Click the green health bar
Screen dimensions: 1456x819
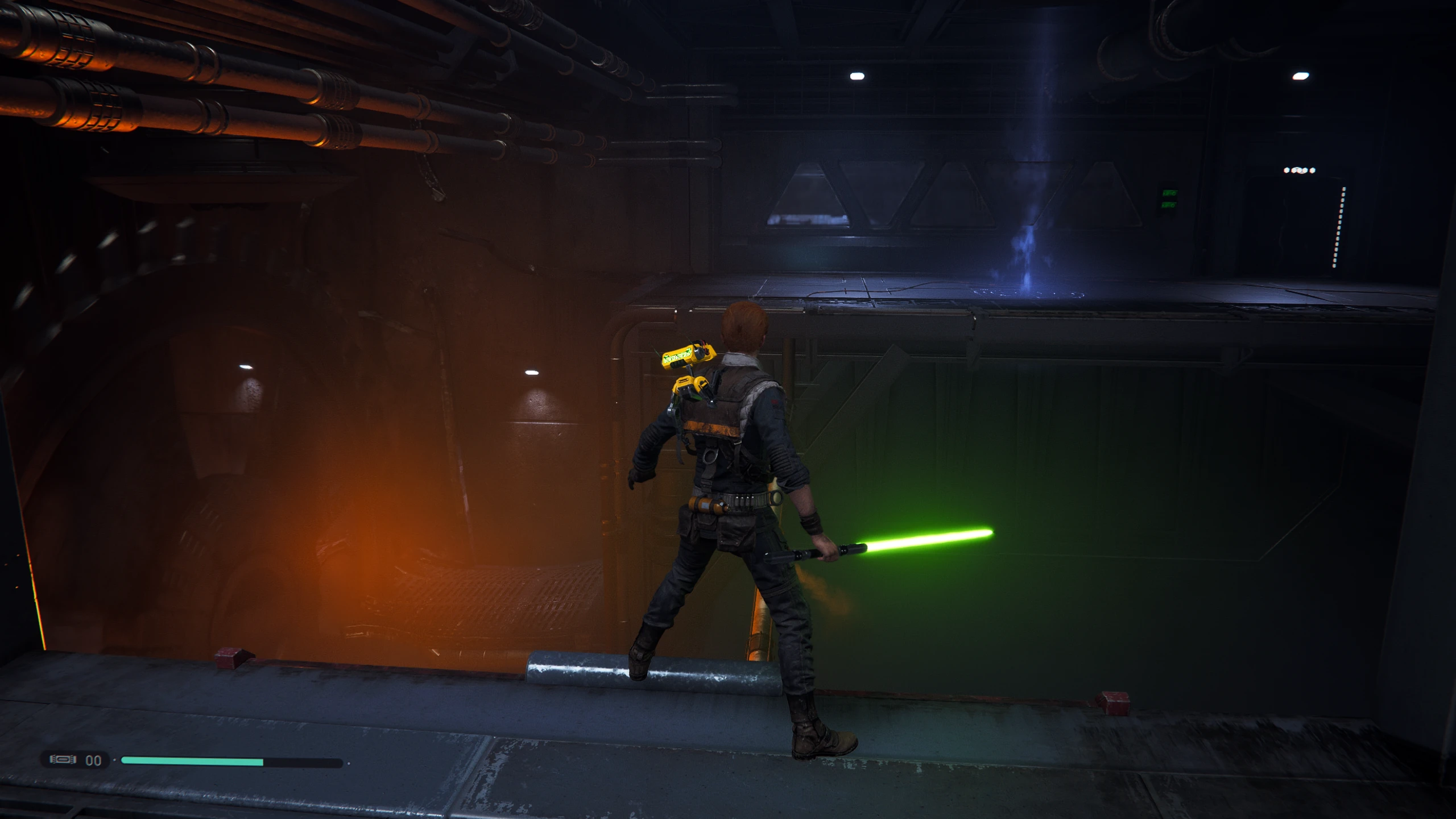click(193, 760)
